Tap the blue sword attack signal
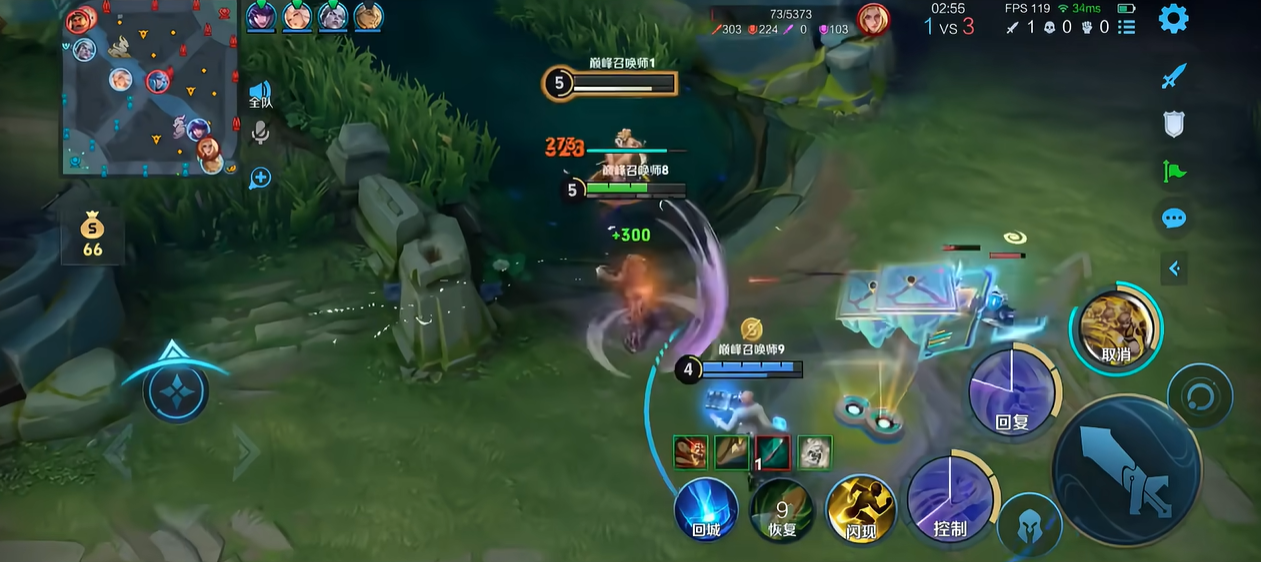The width and height of the screenshot is (1261, 562). click(x=1173, y=76)
